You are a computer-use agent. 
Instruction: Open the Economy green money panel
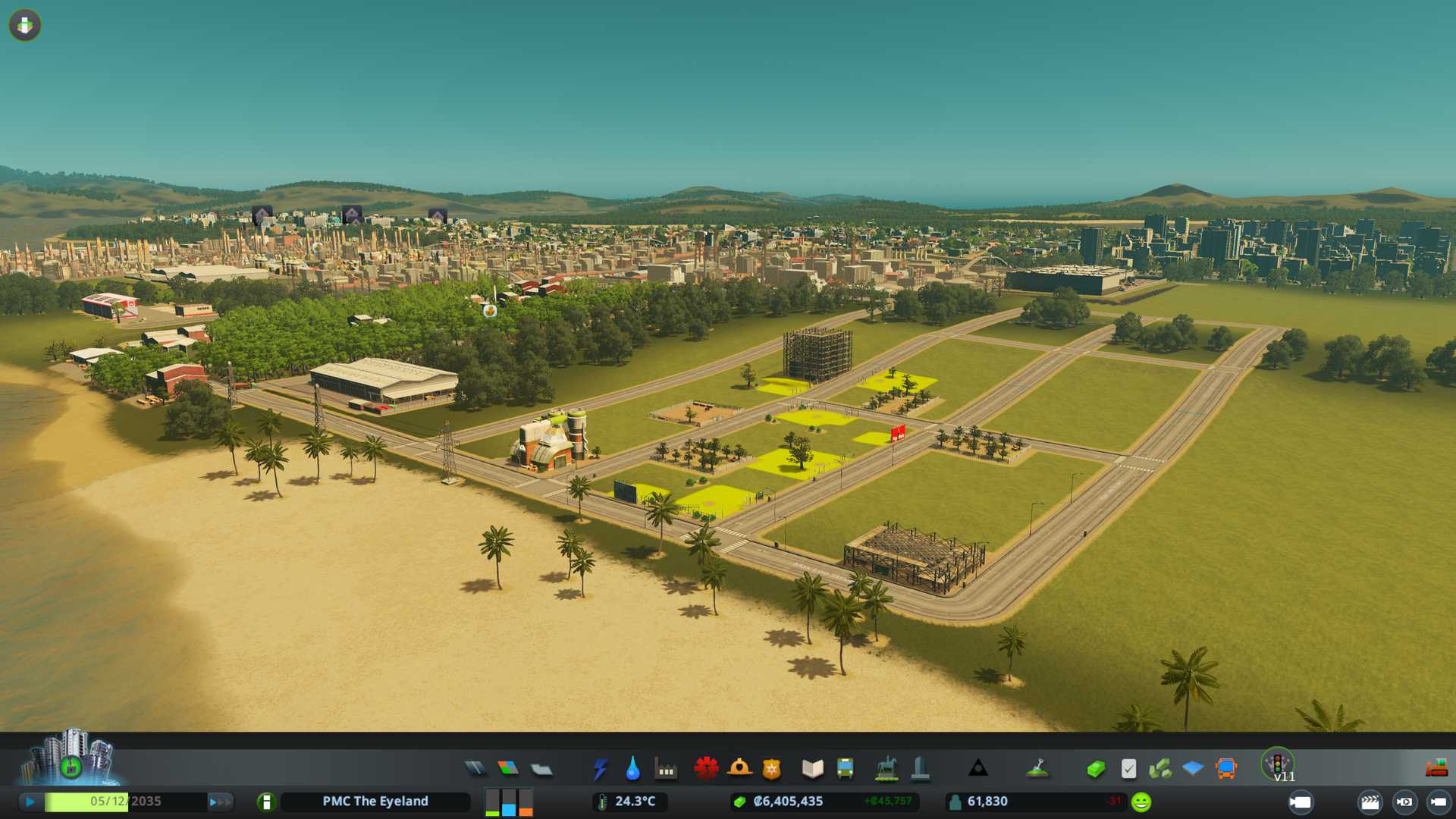point(1095,769)
